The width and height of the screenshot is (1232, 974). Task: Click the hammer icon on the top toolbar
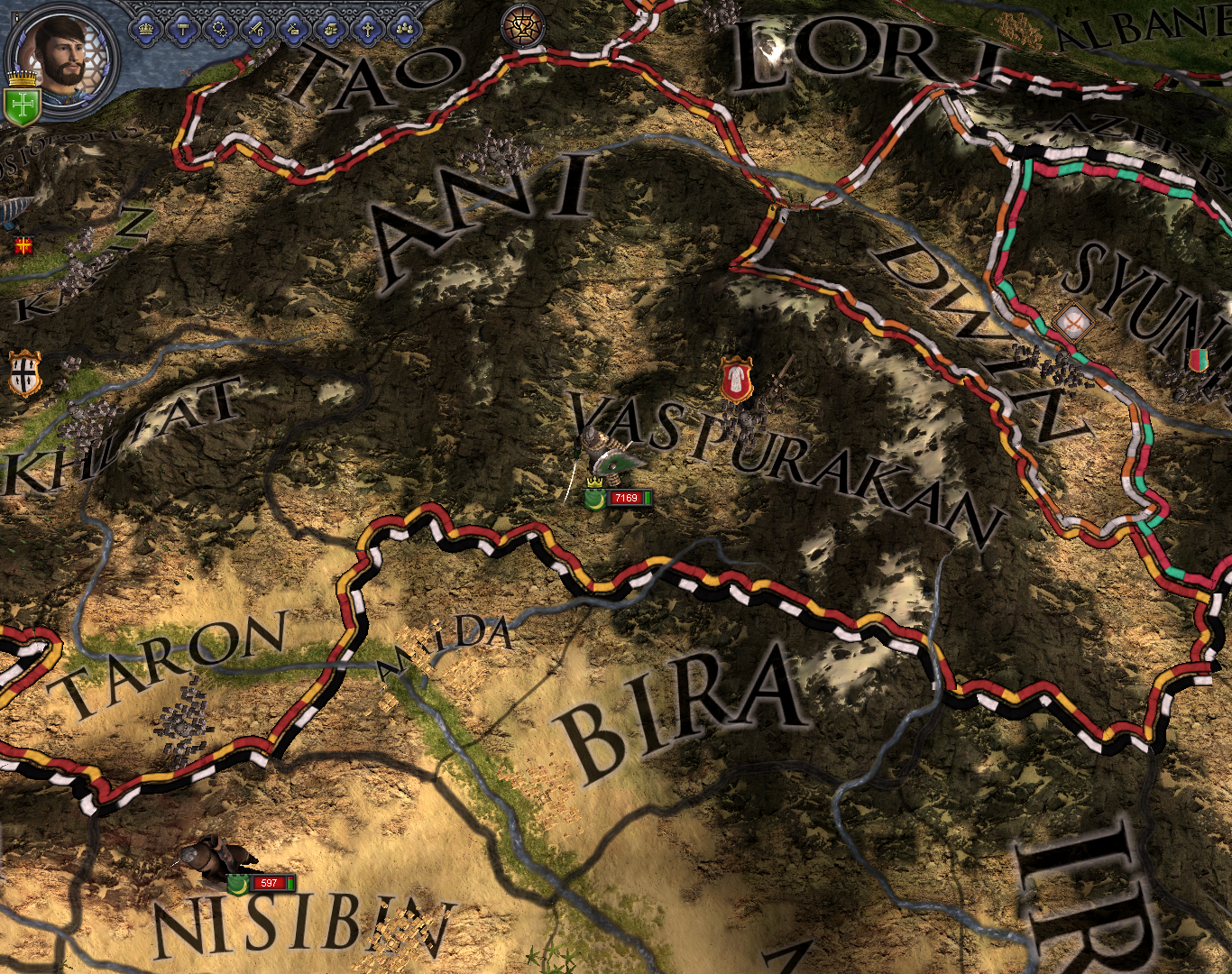pos(183,28)
